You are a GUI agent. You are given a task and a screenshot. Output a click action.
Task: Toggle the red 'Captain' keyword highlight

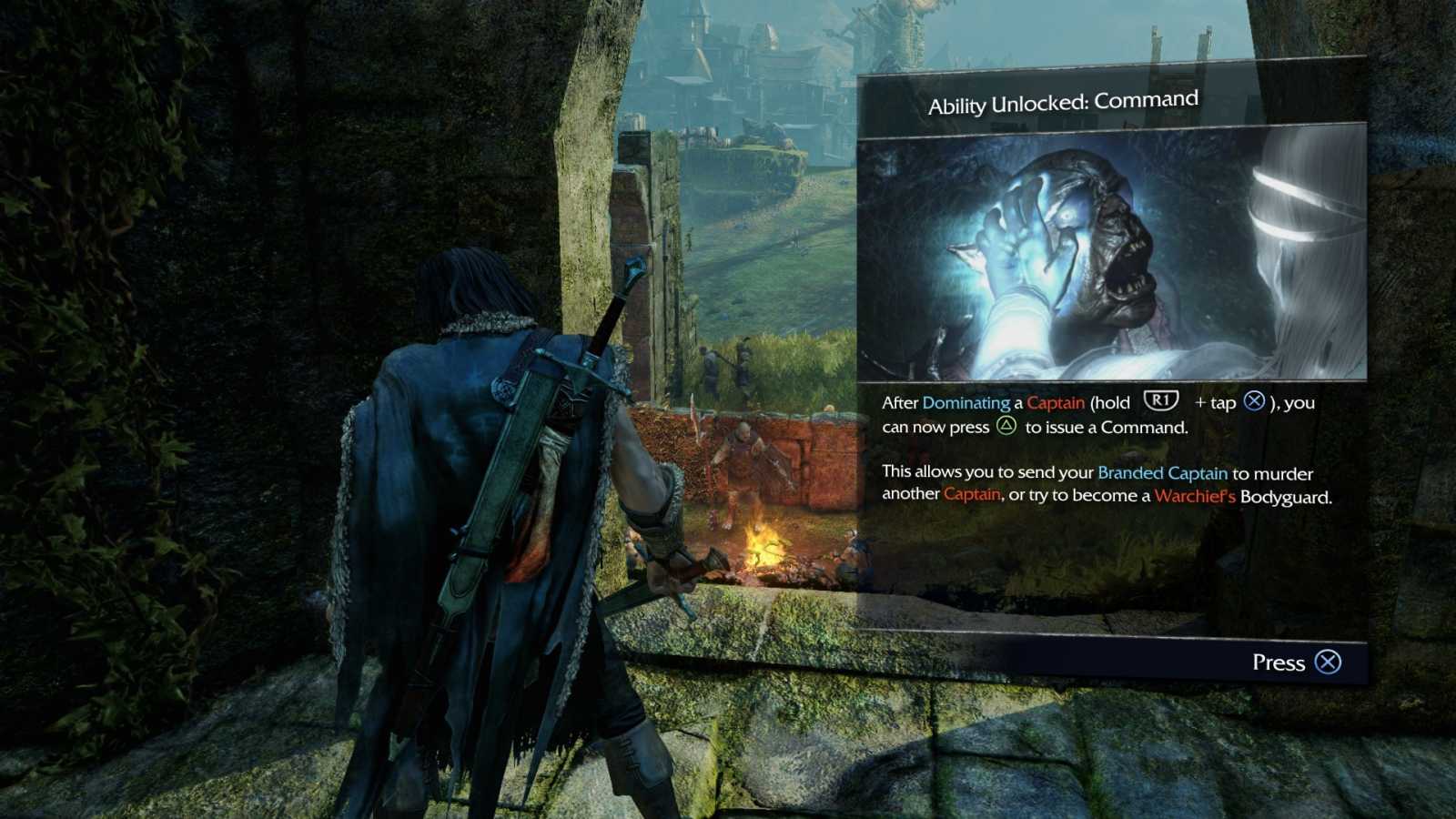(x=1055, y=402)
